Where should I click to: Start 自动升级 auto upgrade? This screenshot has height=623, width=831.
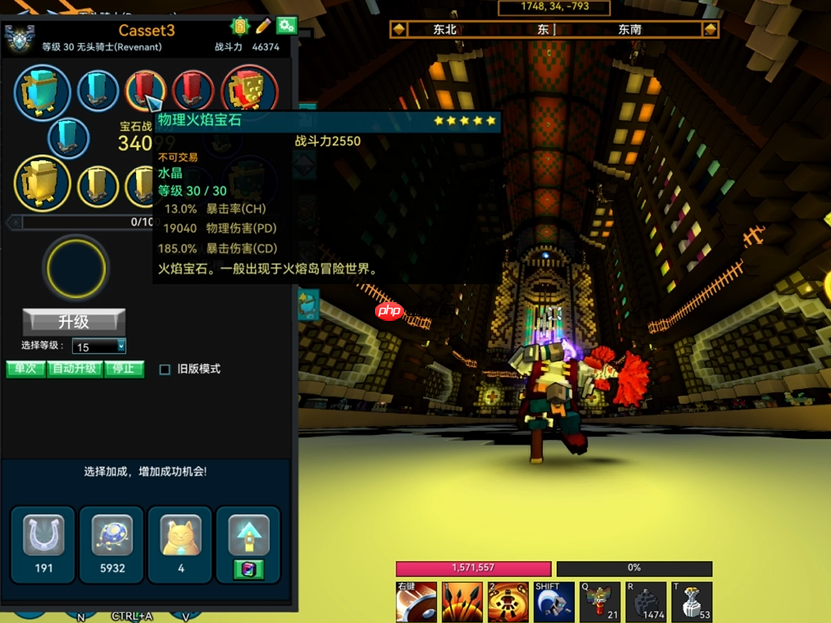point(74,369)
